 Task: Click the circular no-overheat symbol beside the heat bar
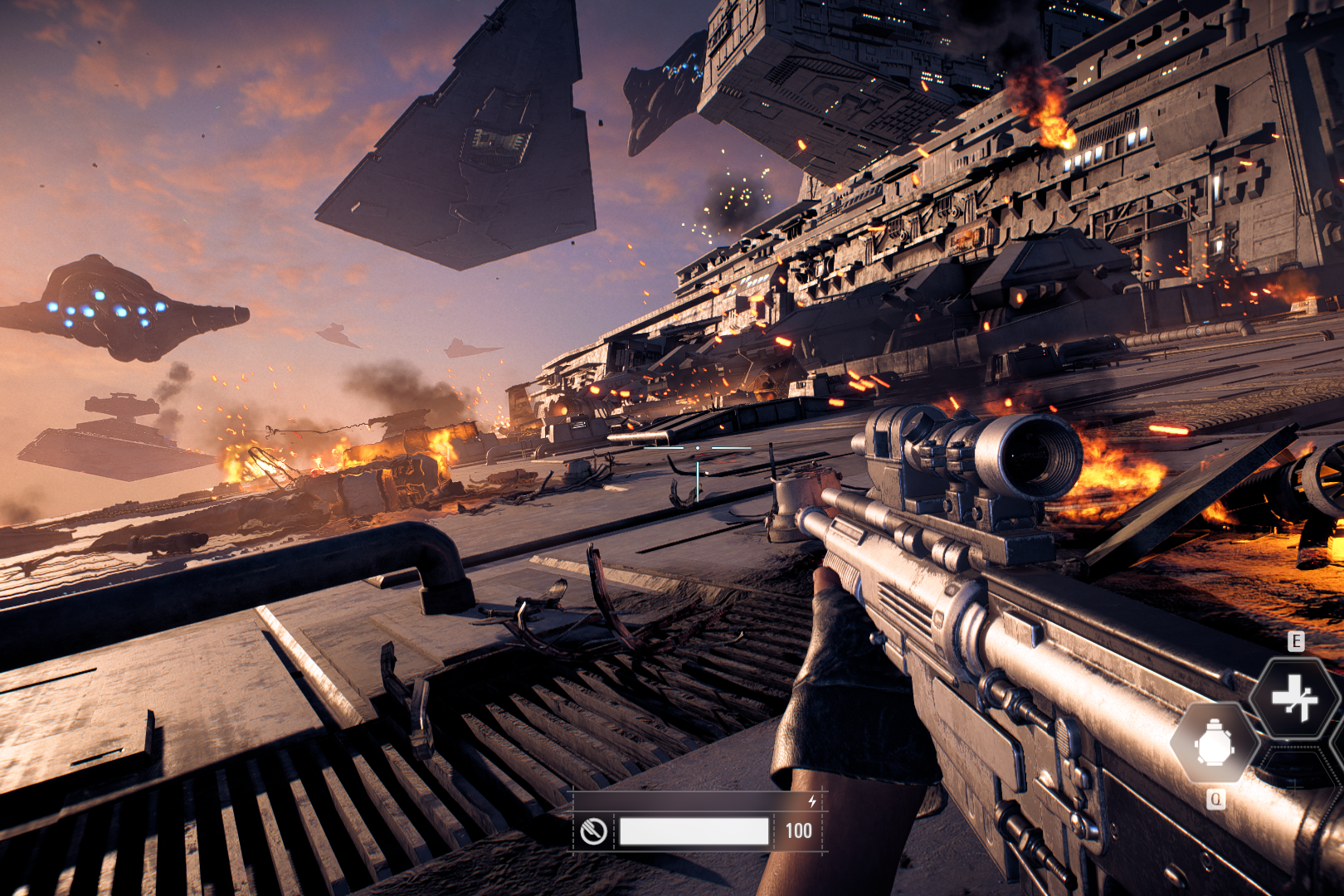[x=594, y=830]
